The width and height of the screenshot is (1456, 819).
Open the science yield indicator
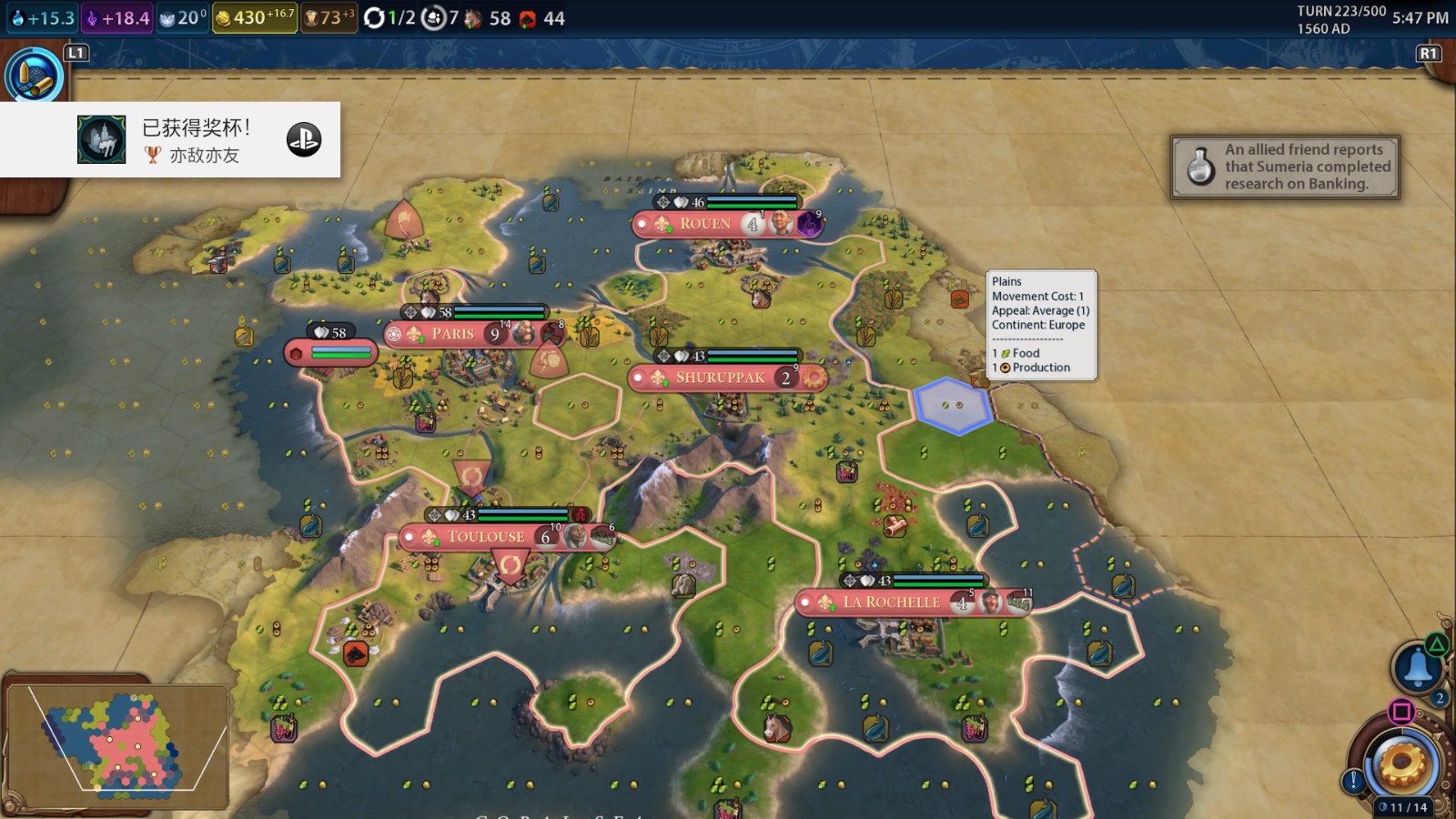click(42, 18)
